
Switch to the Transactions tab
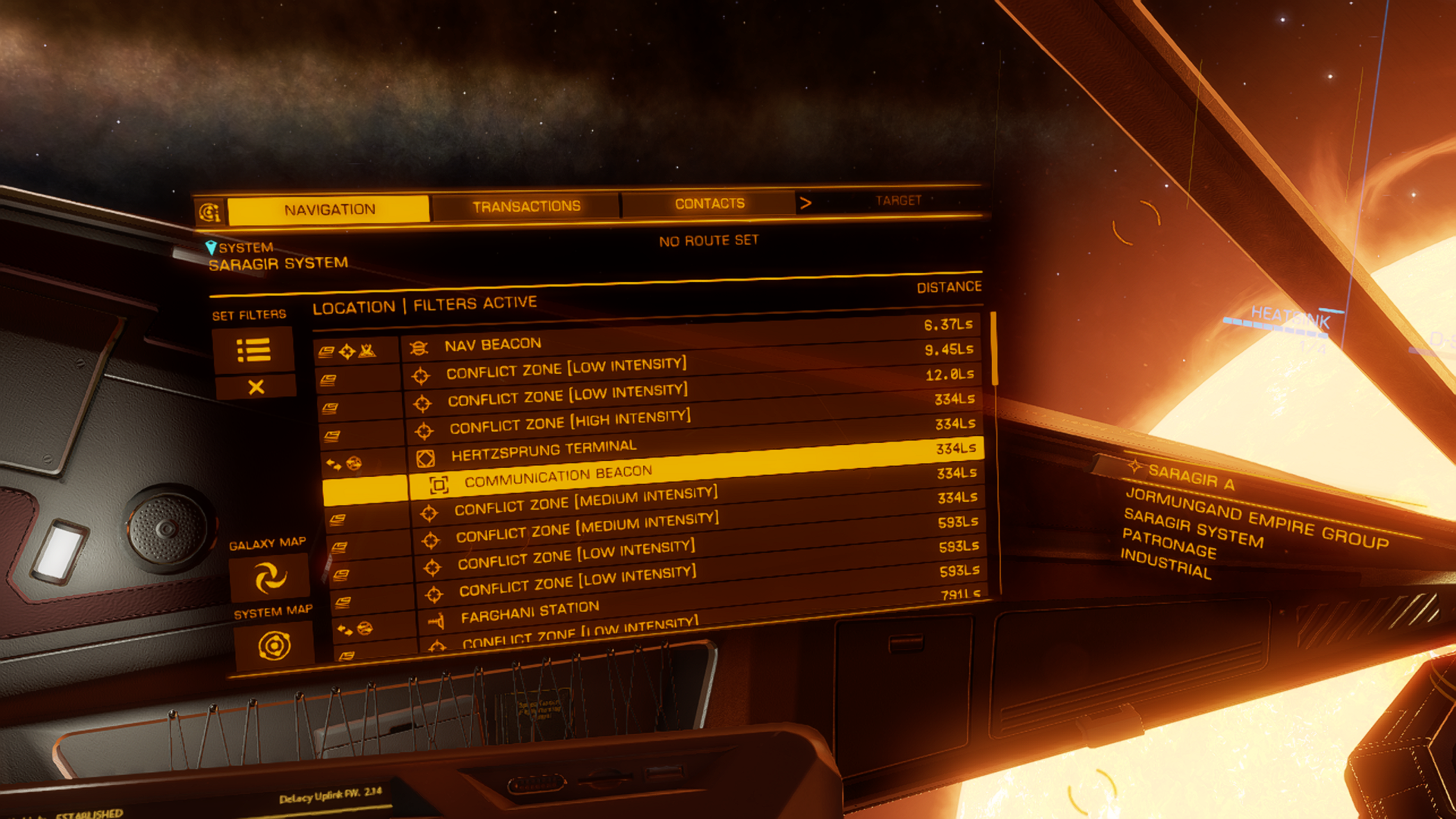[x=526, y=206]
